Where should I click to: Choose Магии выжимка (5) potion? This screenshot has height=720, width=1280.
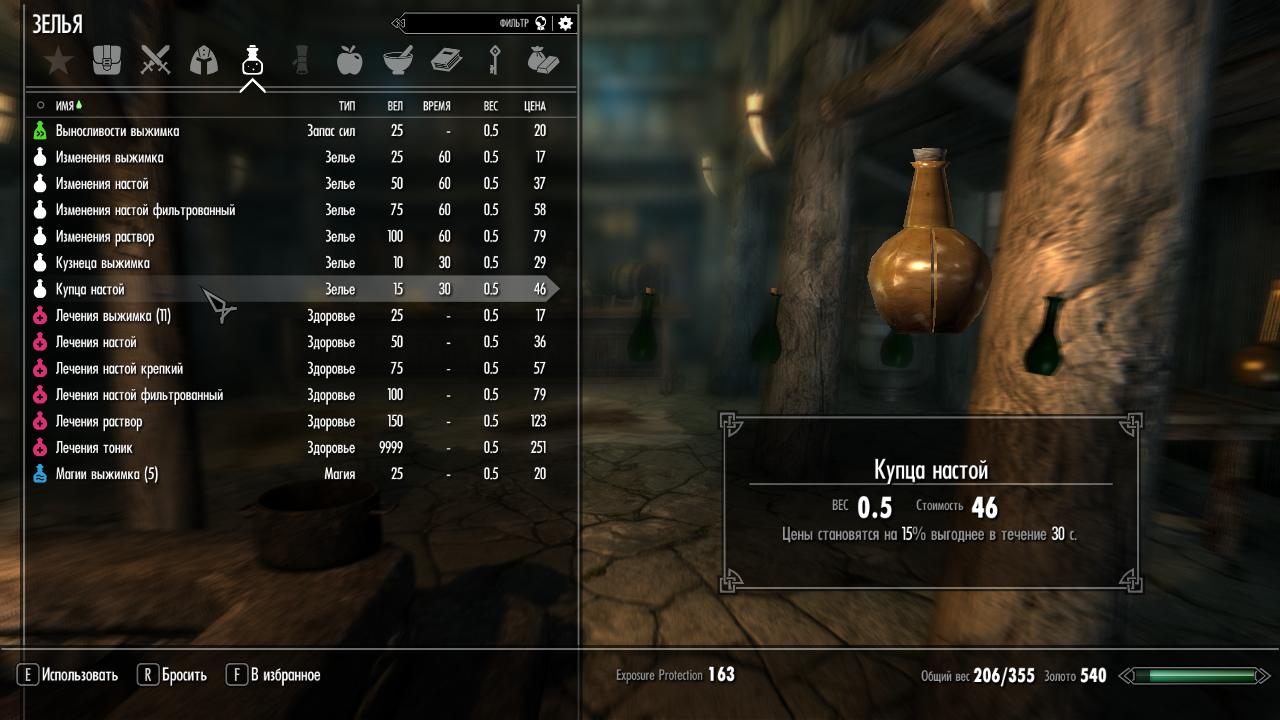[107, 474]
